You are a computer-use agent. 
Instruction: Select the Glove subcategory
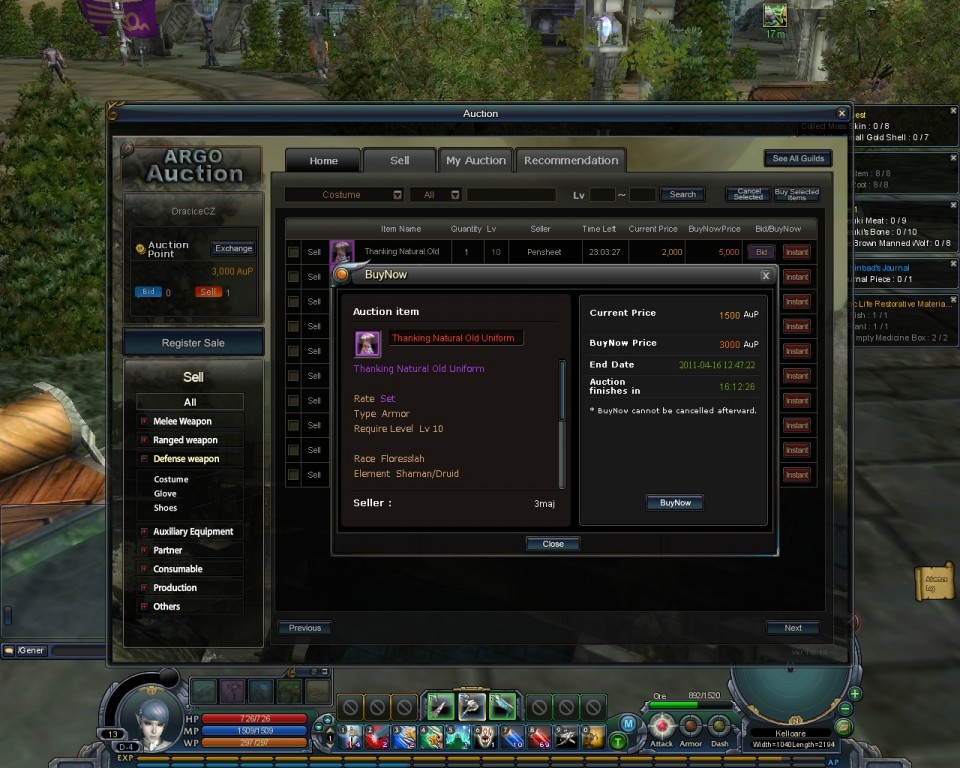pos(165,493)
